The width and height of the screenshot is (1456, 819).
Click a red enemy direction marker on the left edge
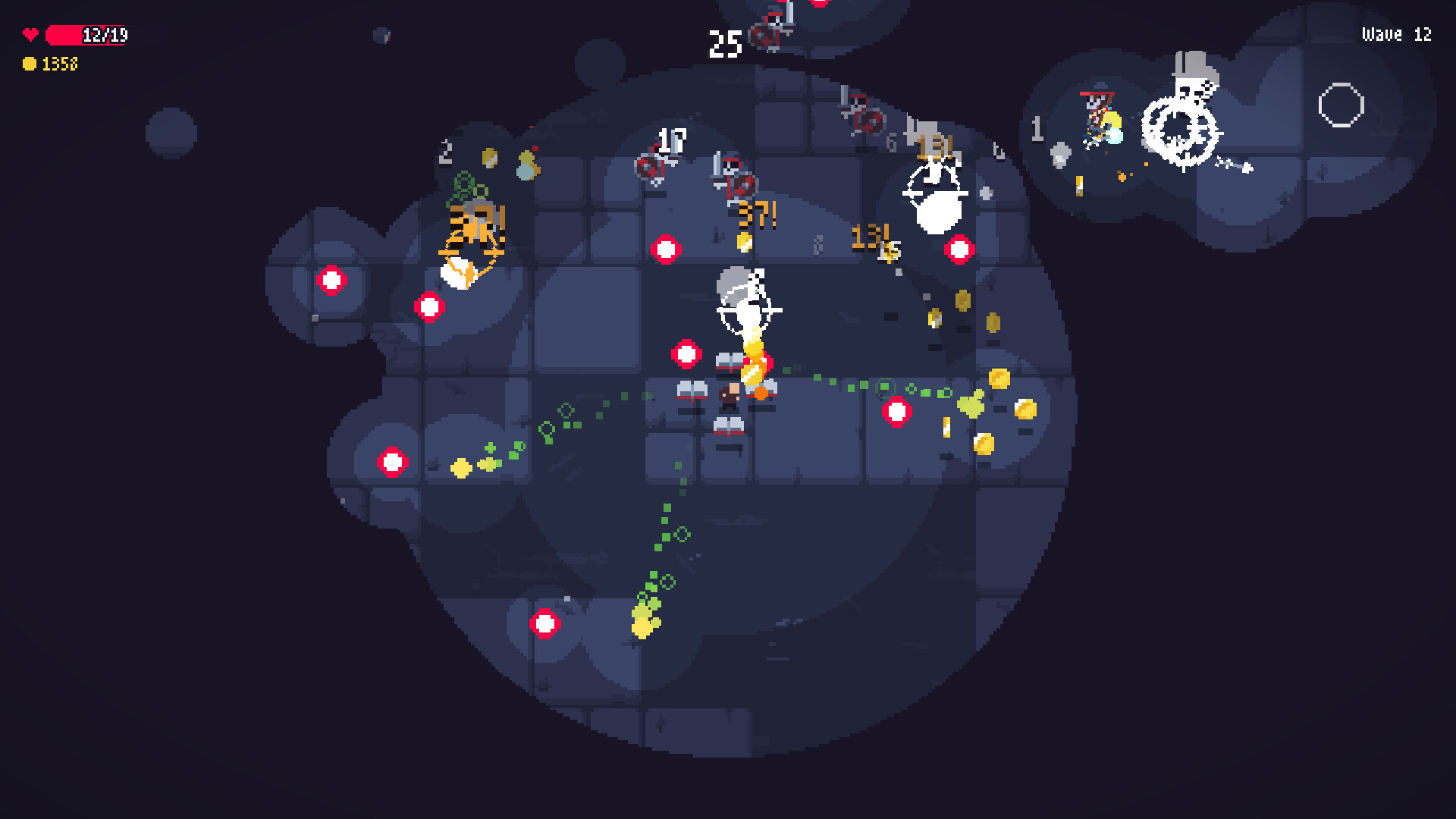331,280
